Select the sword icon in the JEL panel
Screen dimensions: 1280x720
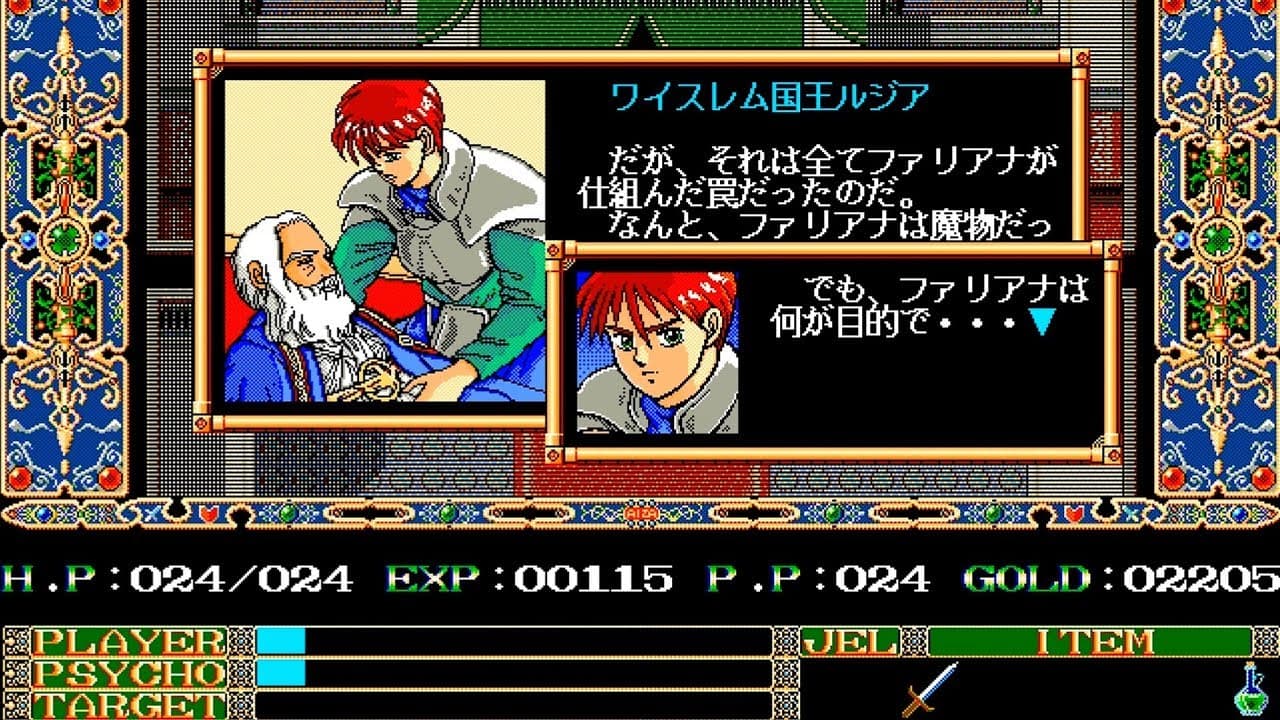click(x=929, y=689)
